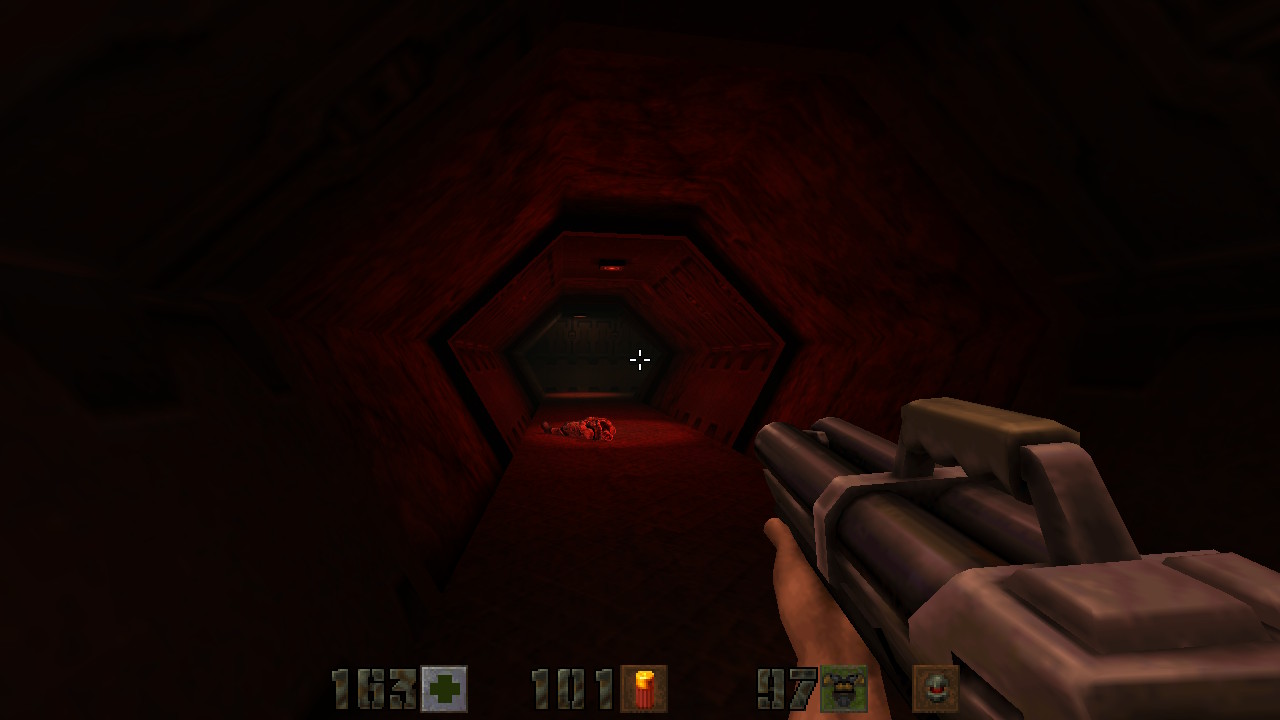
Task: Click the body armor icon
Action: coord(843,689)
